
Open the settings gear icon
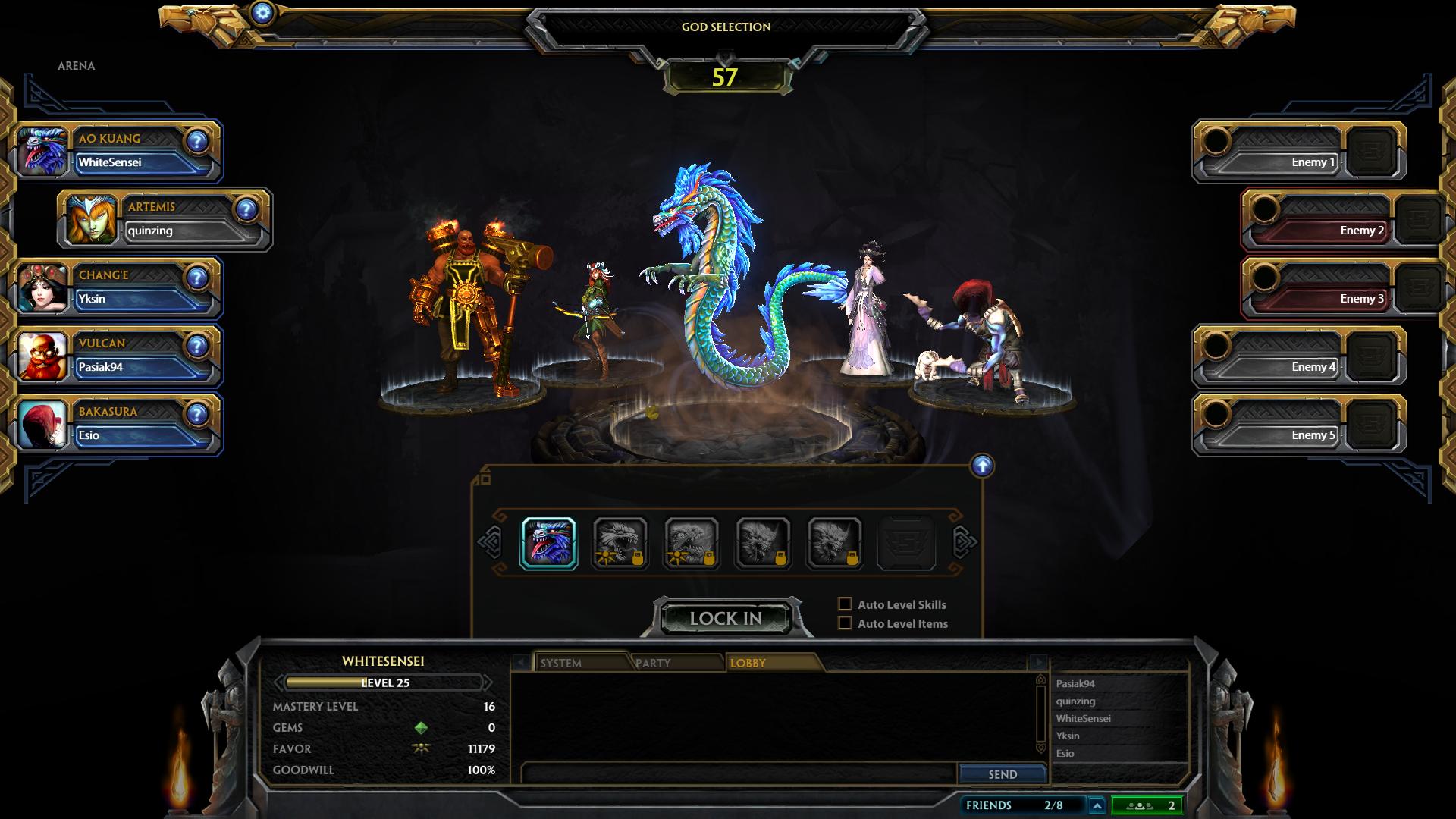pos(262,12)
